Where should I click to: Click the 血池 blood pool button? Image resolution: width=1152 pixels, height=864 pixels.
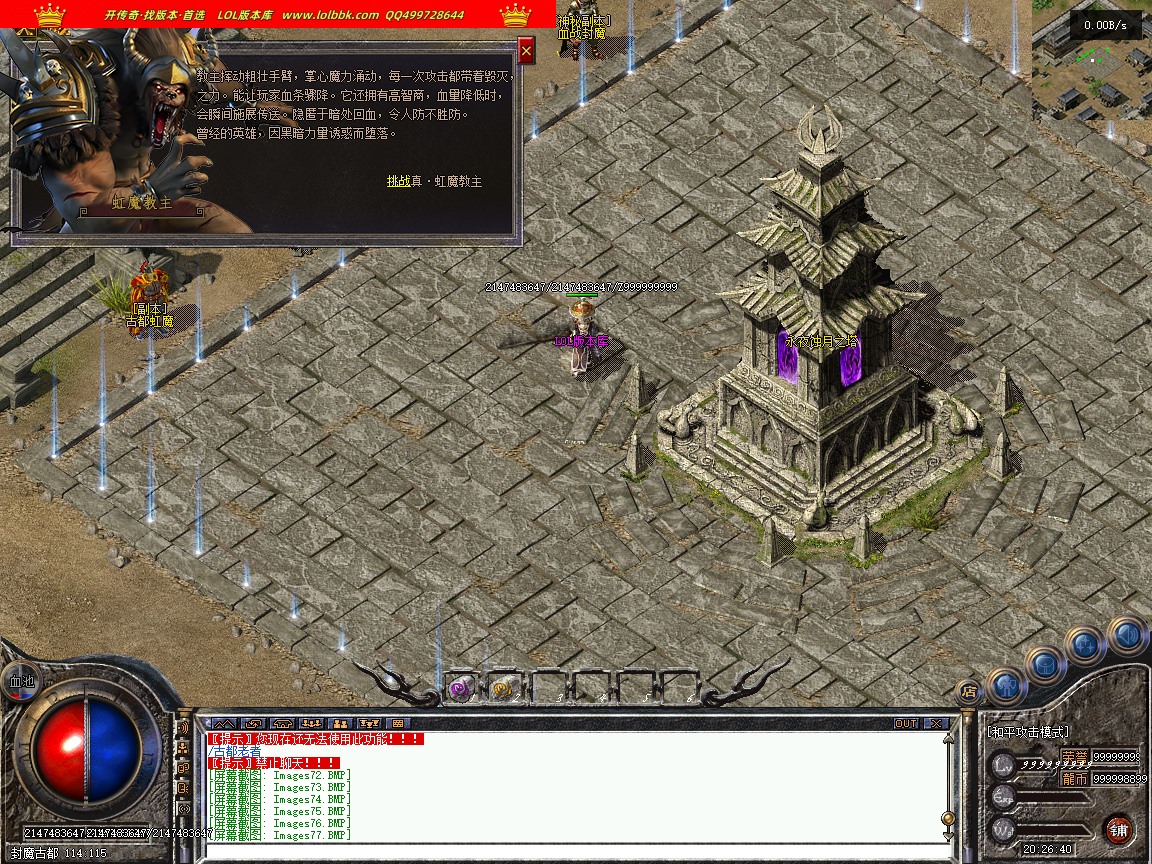(20, 680)
